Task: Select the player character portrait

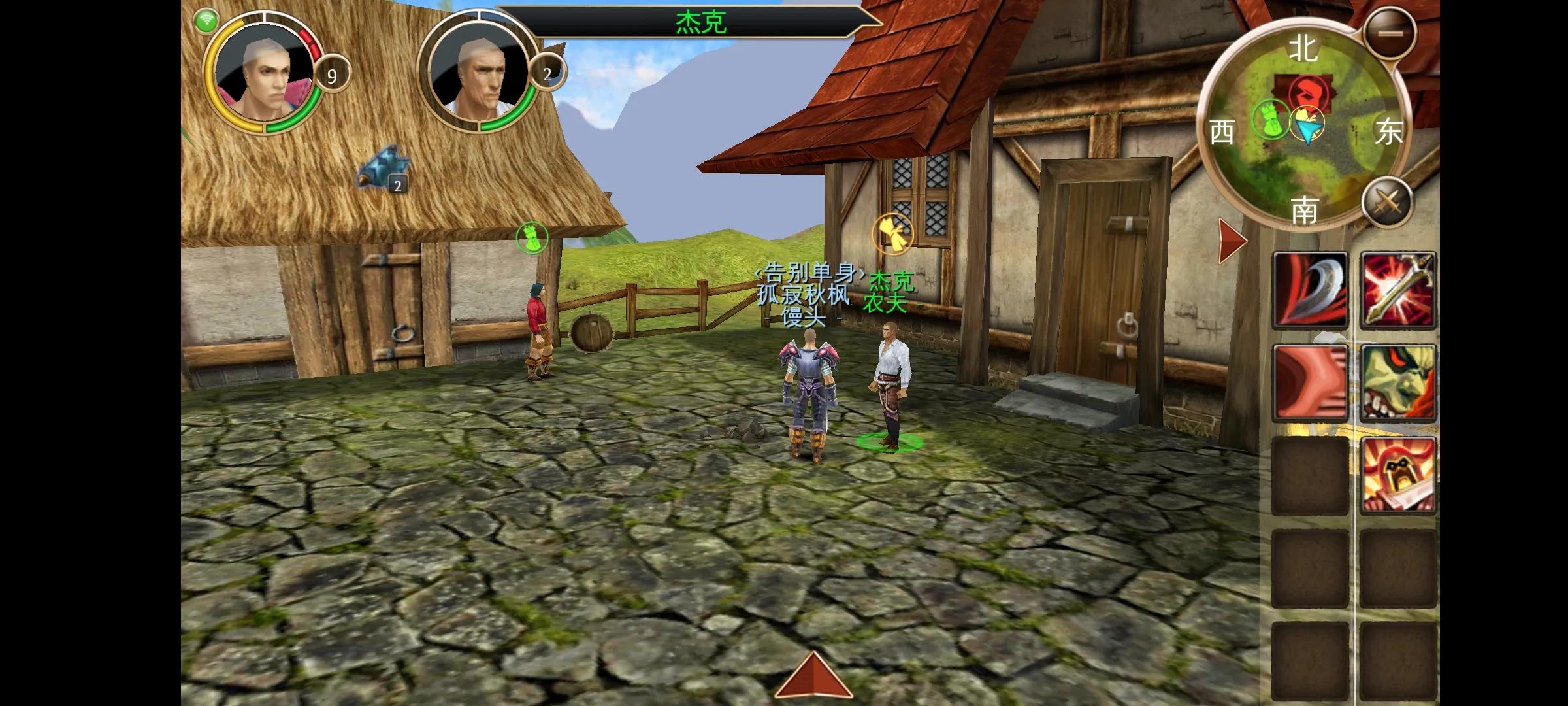Action: (265, 73)
